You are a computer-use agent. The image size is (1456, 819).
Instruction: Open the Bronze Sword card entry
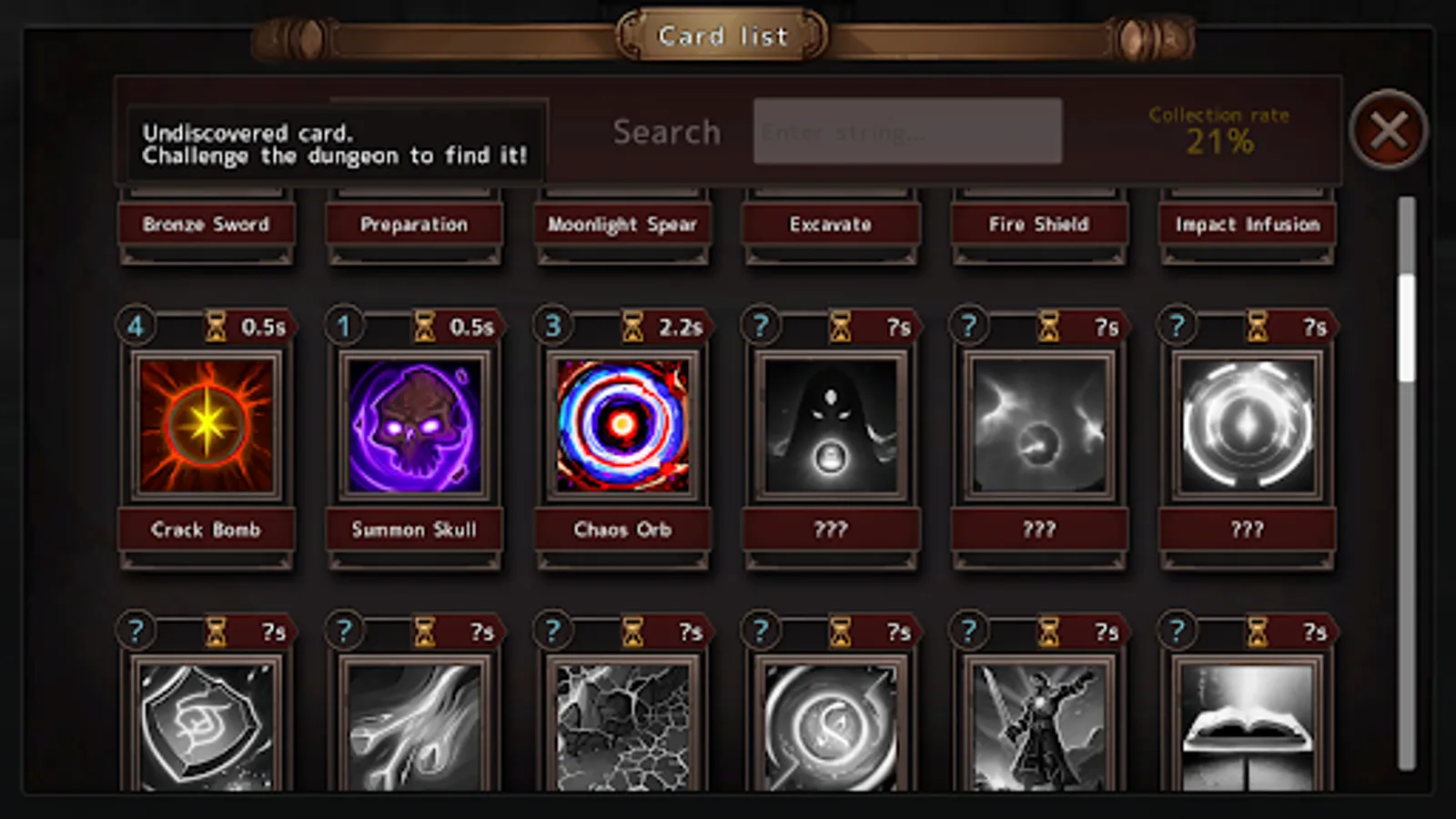pyautogui.click(x=205, y=225)
